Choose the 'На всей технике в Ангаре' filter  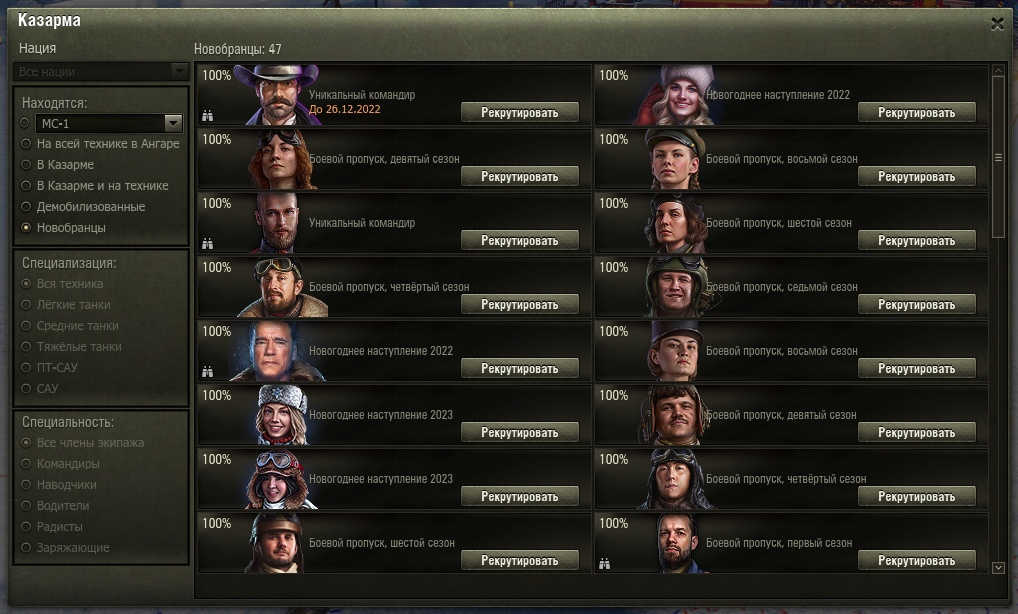point(25,144)
